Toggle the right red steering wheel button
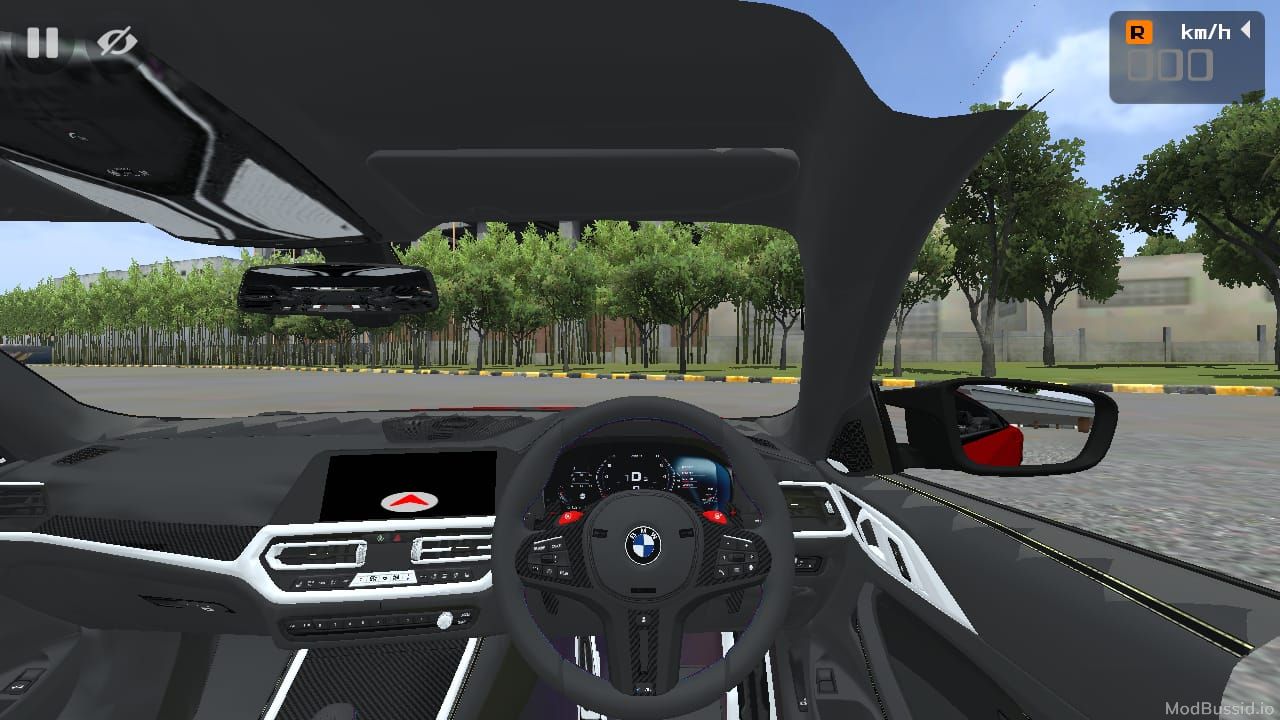Viewport: 1280px width, 720px height. 716,516
